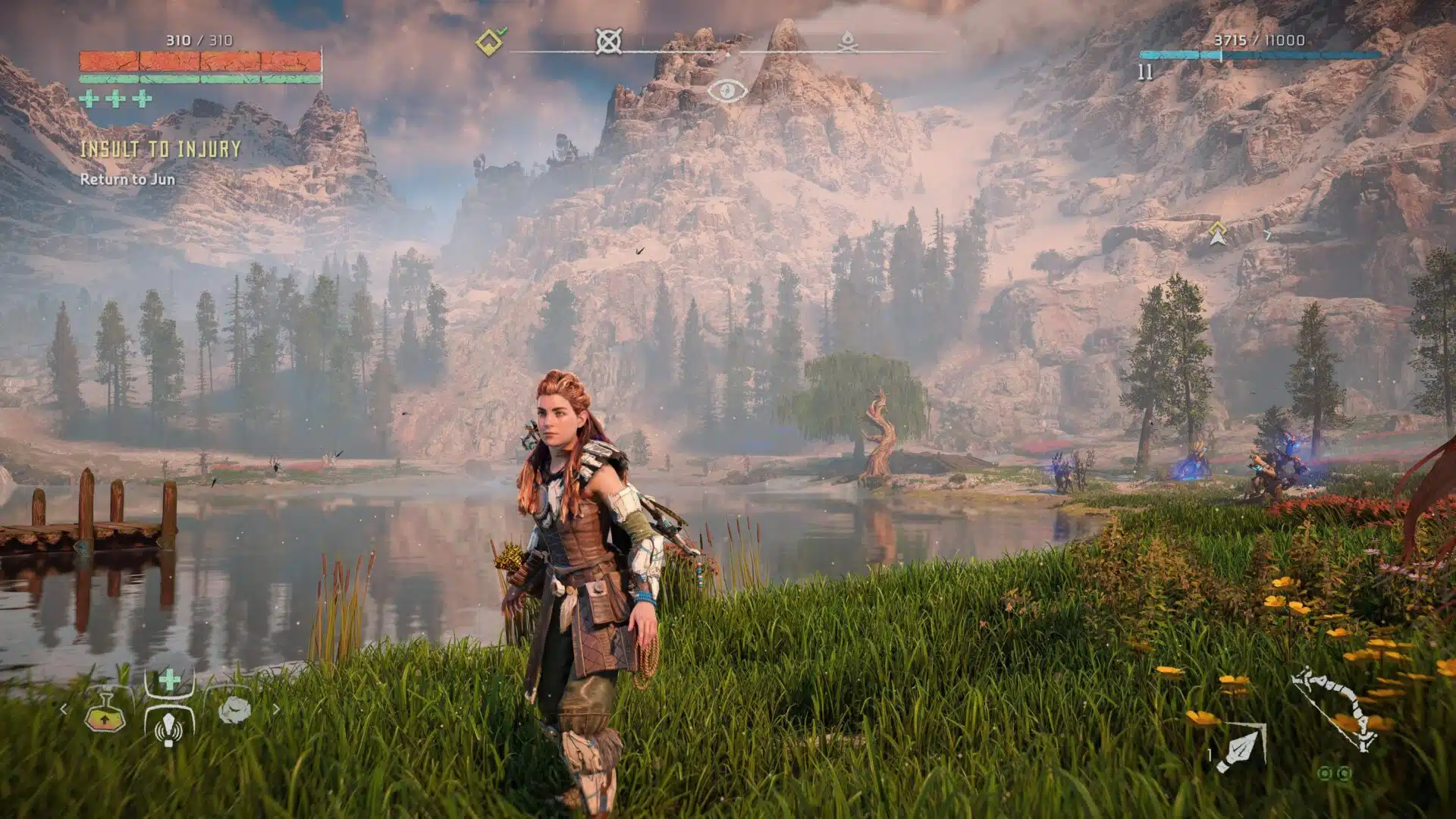This screenshot has width=1456, height=819.
Task: Choose the rock tool slot
Action: pyautogui.click(x=234, y=710)
